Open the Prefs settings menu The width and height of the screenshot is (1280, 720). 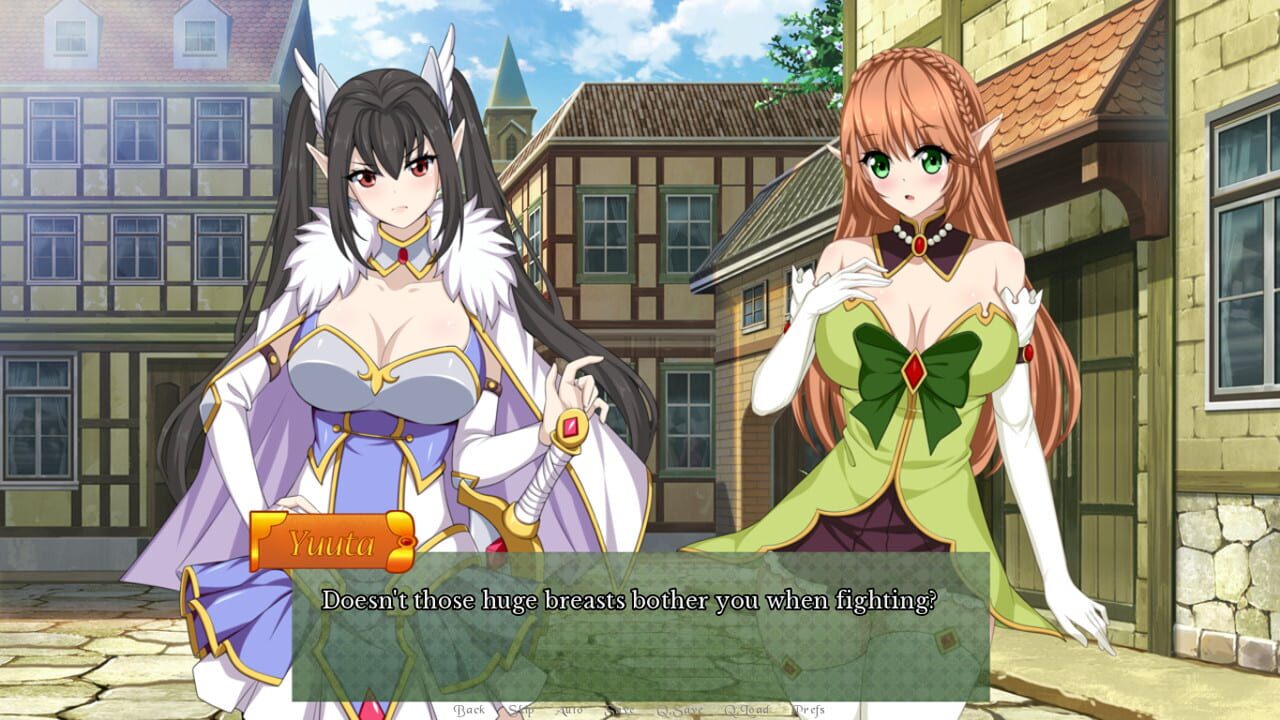[810, 710]
